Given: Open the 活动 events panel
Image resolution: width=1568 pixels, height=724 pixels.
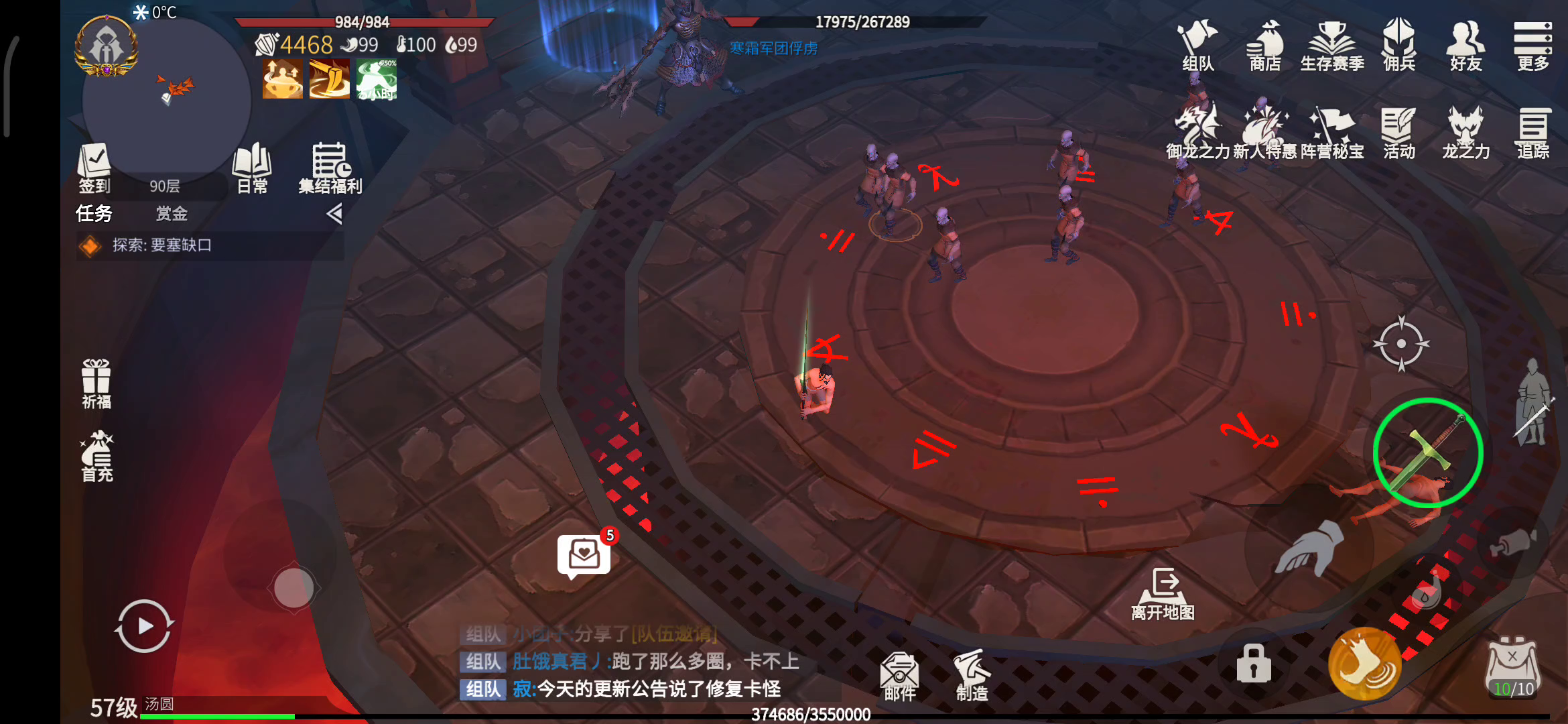Looking at the screenshot, I should click(x=1399, y=133).
